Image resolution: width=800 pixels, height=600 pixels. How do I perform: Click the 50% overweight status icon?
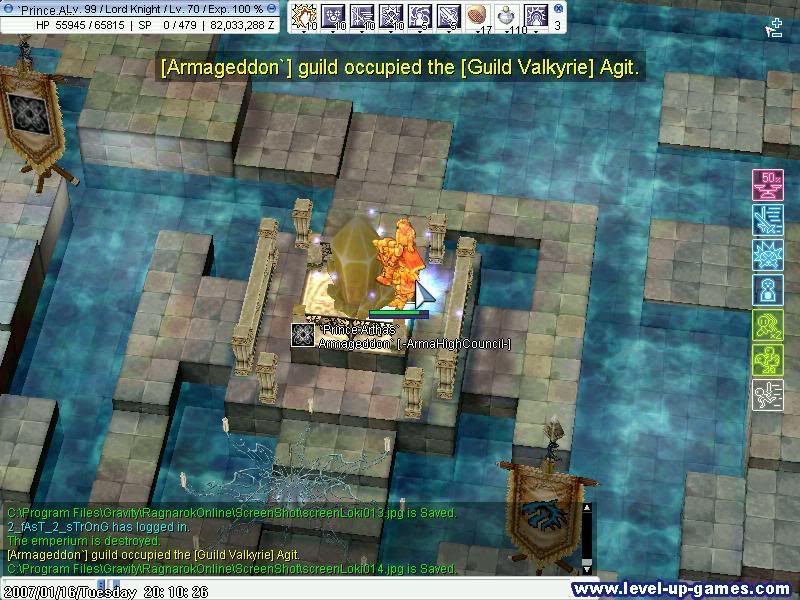[x=766, y=184]
